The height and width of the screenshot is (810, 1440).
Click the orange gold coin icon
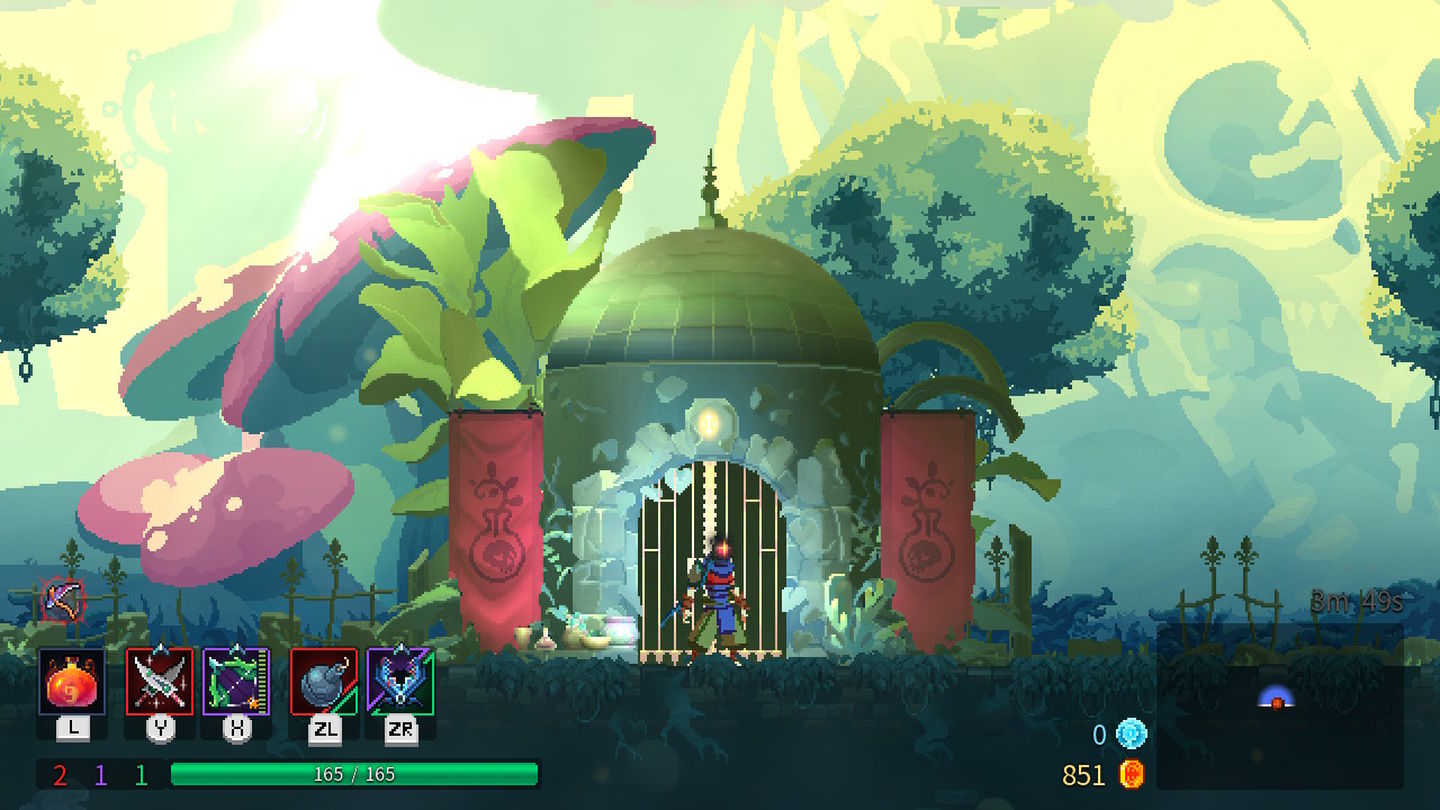pos(1131,774)
